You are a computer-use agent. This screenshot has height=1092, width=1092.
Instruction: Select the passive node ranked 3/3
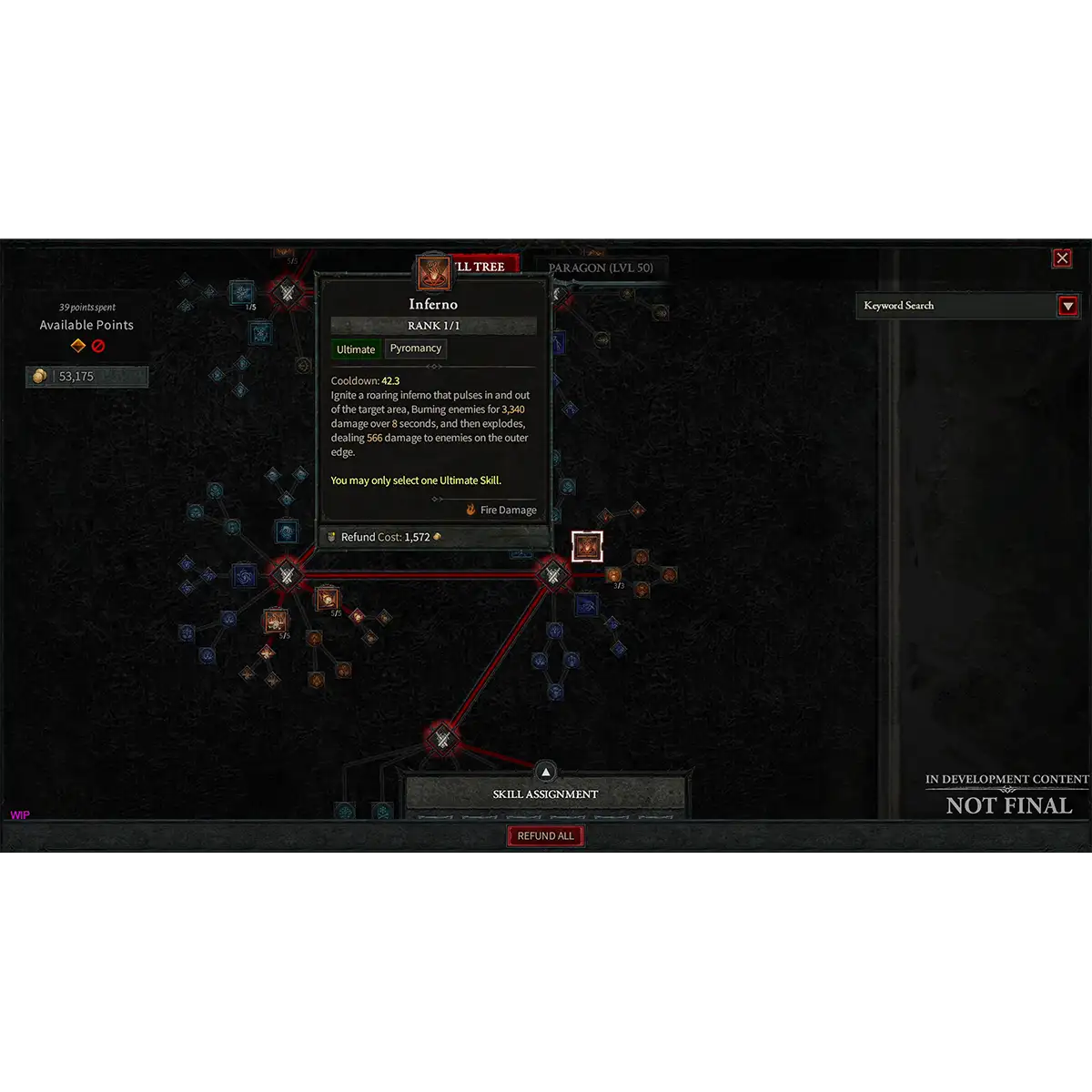[614, 574]
